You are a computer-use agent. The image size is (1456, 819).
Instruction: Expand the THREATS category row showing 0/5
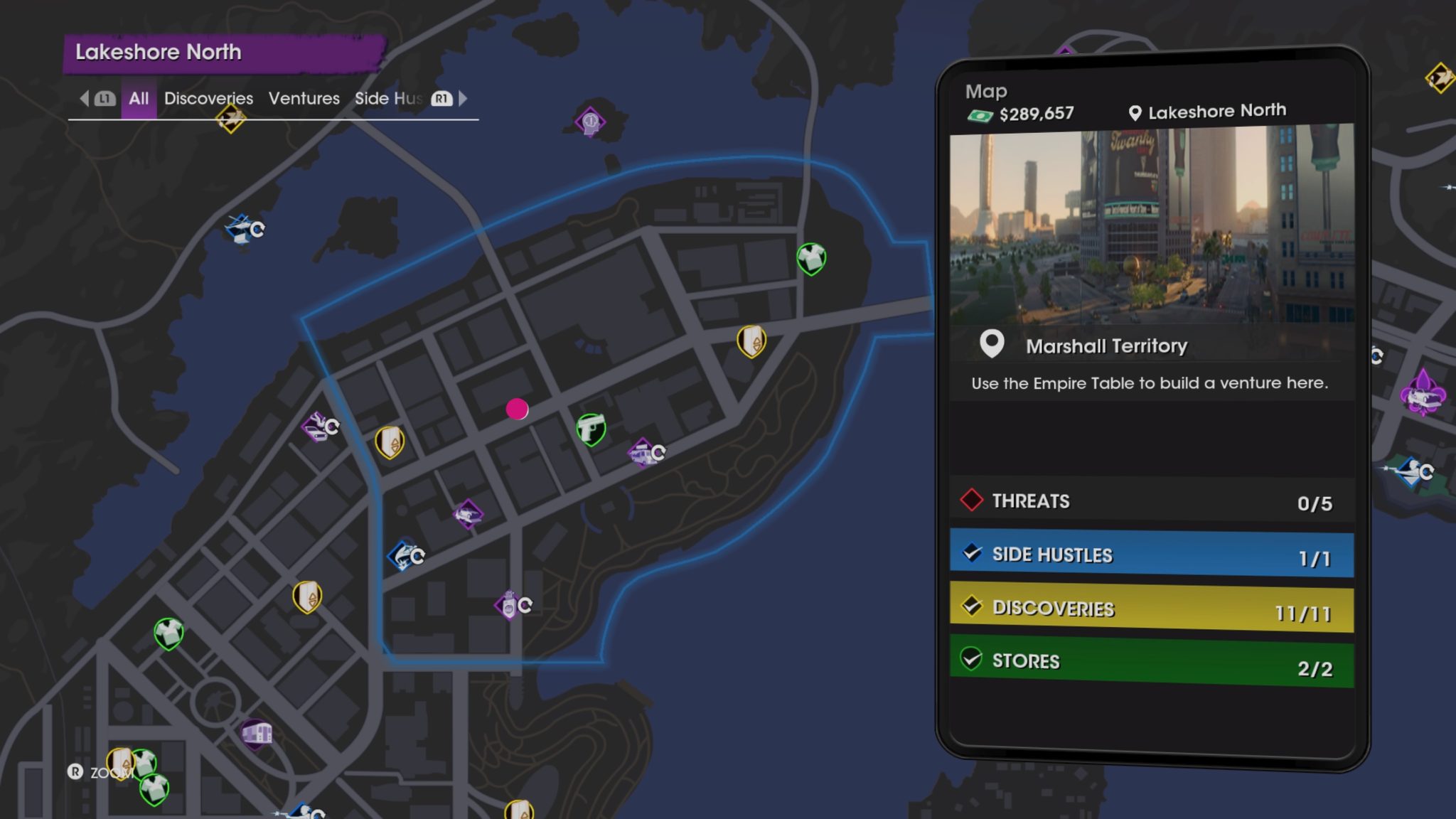coord(1152,500)
